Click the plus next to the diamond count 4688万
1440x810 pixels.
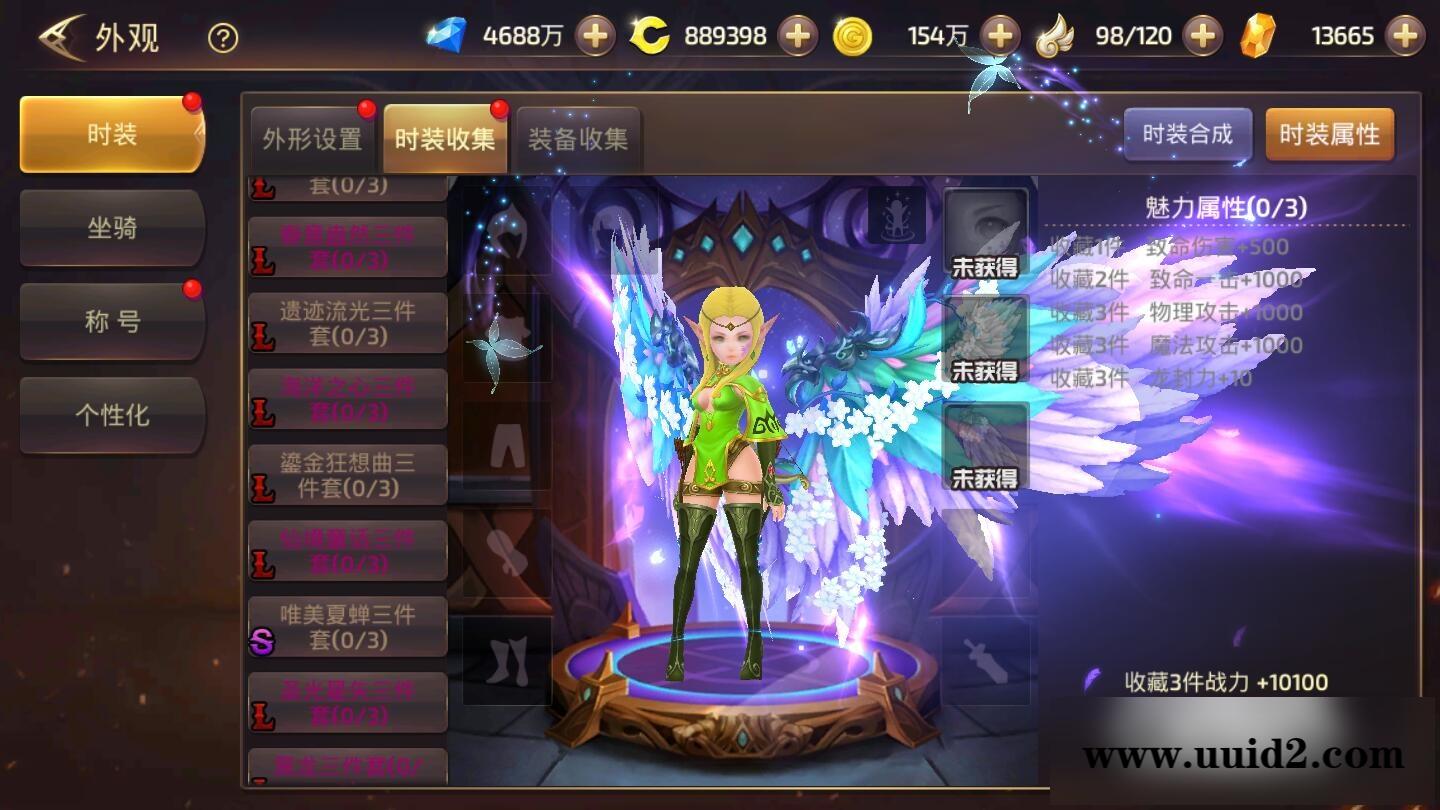click(x=597, y=35)
